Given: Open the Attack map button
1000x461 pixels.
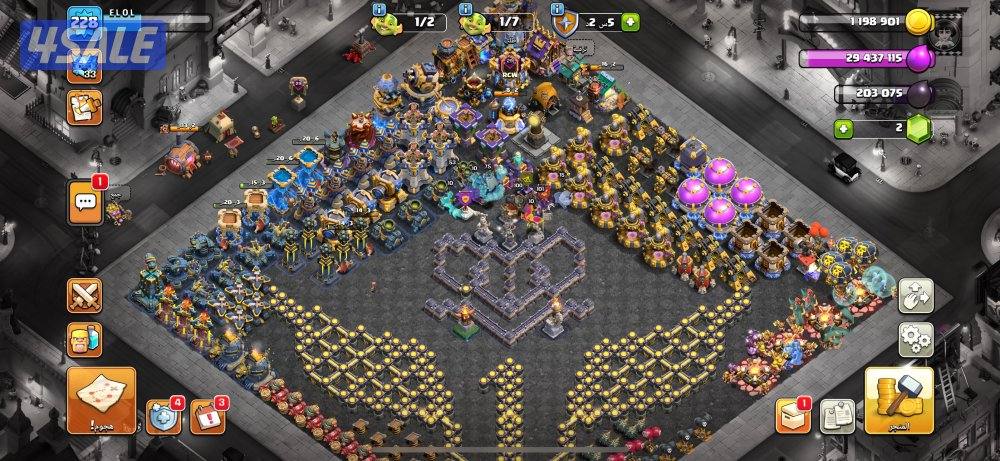Looking at the screenshot, I should (x=102, y=399).
